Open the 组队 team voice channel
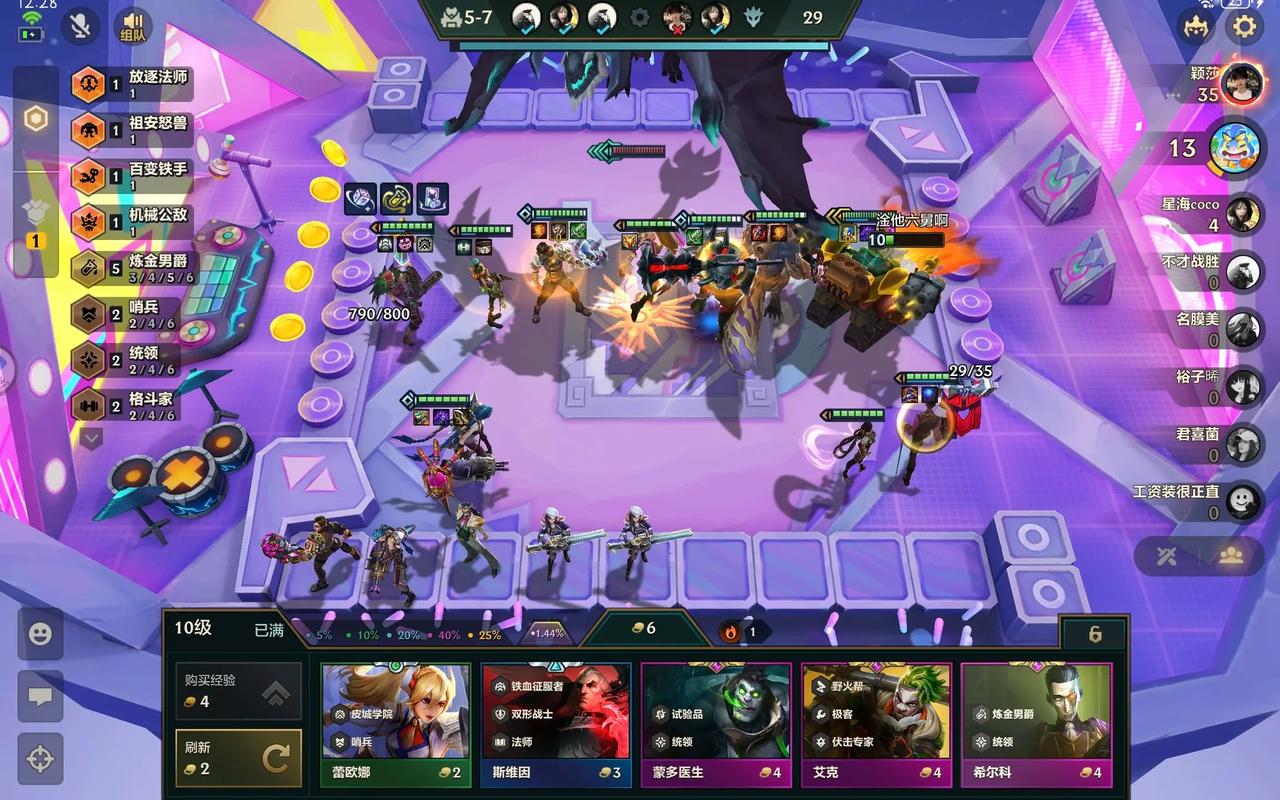The height and width of the screenshot is (800, 1280). 132,26
